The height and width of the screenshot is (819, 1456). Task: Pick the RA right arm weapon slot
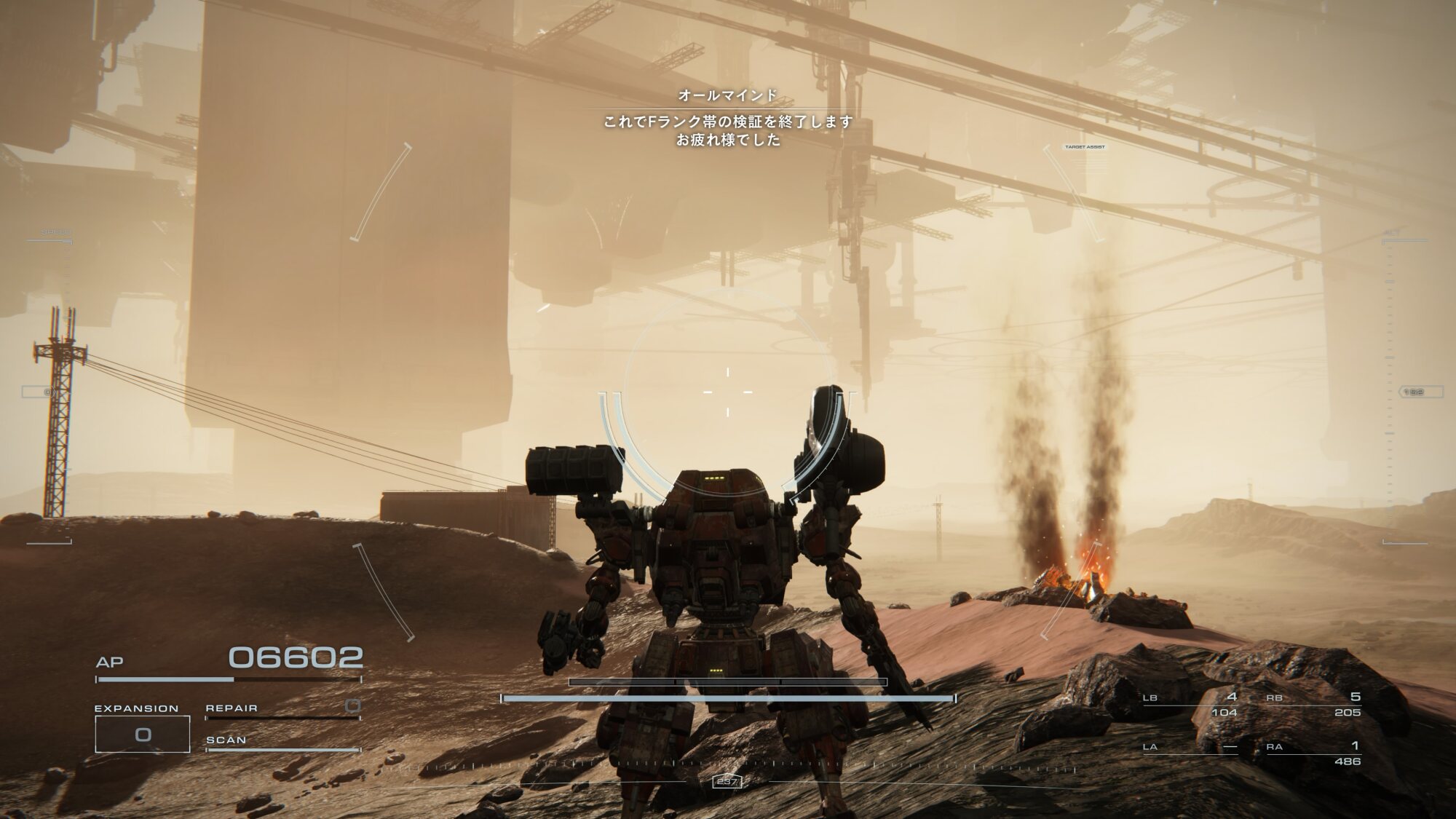click(x=1314, y=753)
